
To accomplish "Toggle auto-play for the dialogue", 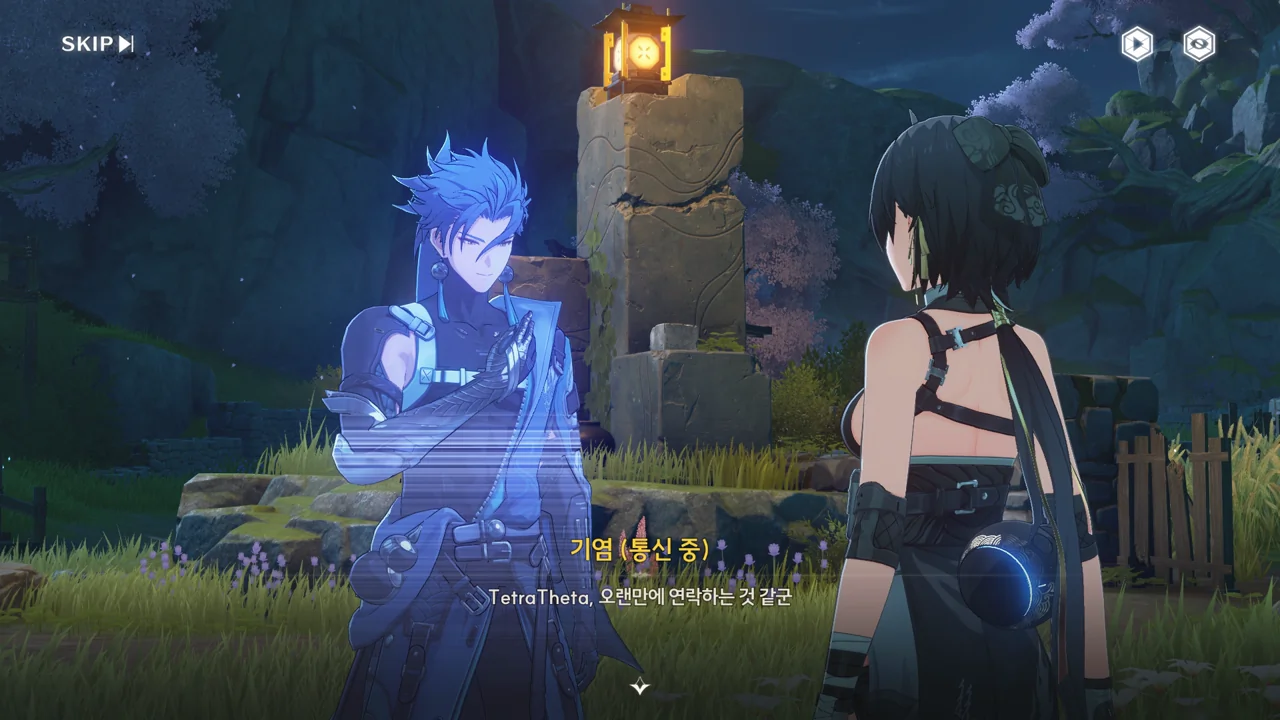I will pos(1137,44).
